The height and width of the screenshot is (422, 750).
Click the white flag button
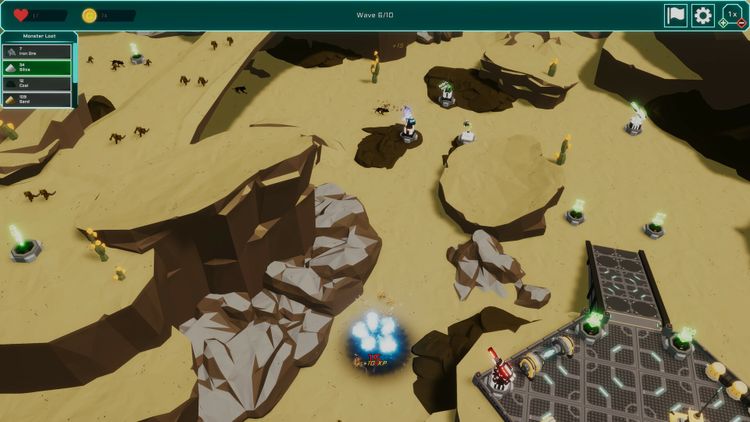click(676, 16)
